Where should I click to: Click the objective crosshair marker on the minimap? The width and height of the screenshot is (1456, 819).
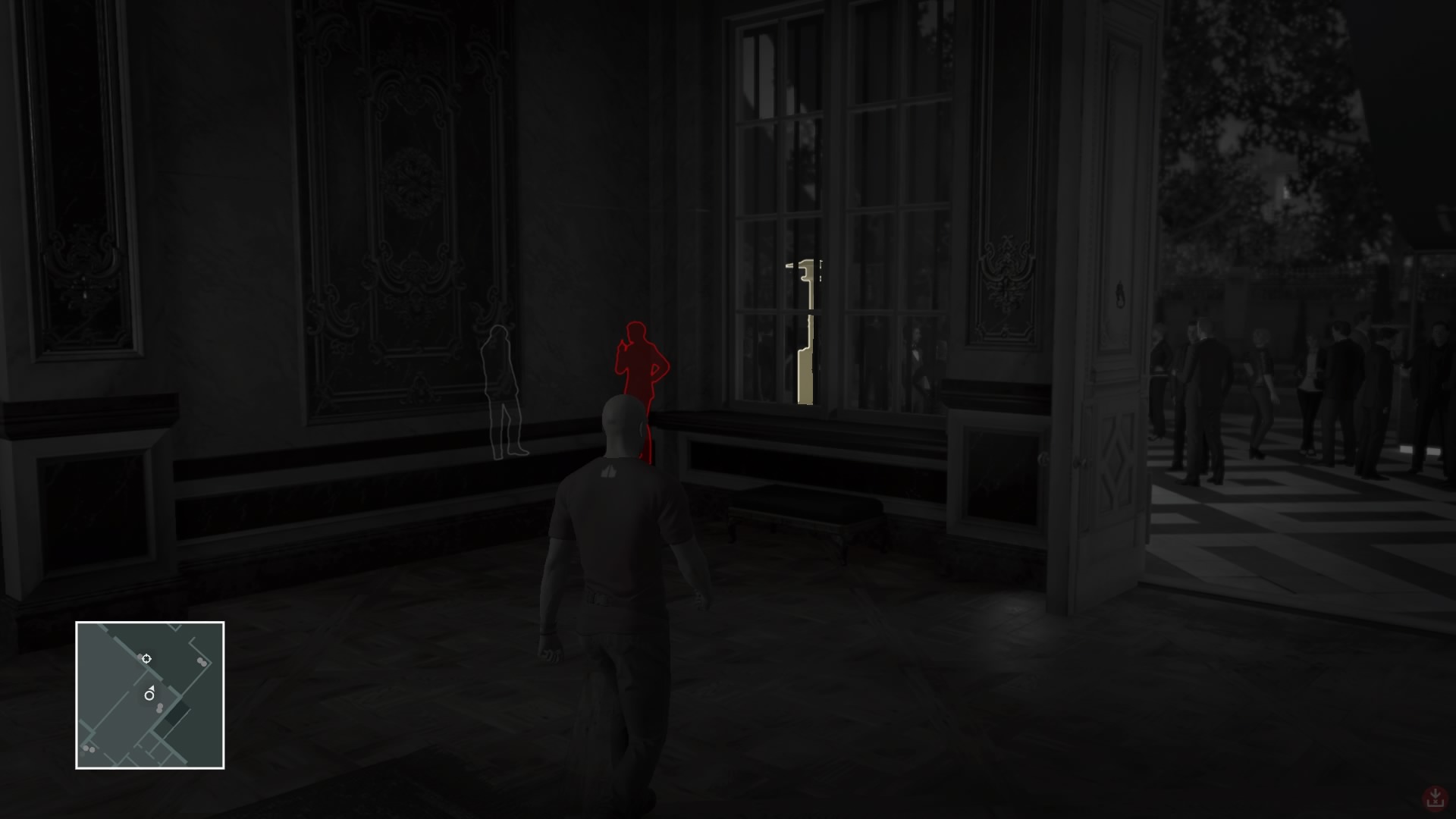click(x=146, y=659)
